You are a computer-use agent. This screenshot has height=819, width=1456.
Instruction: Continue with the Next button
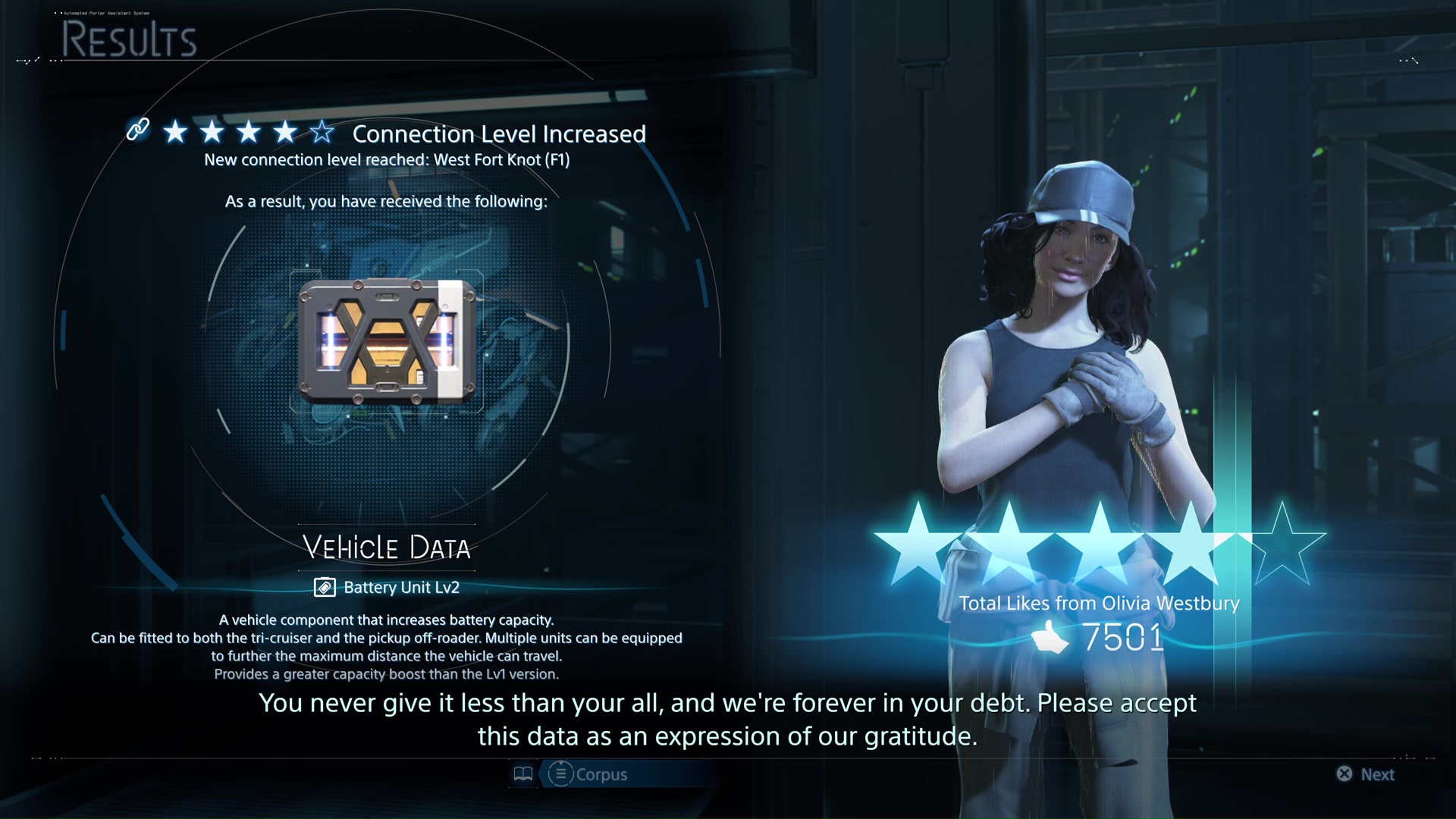pos(1366,774)
